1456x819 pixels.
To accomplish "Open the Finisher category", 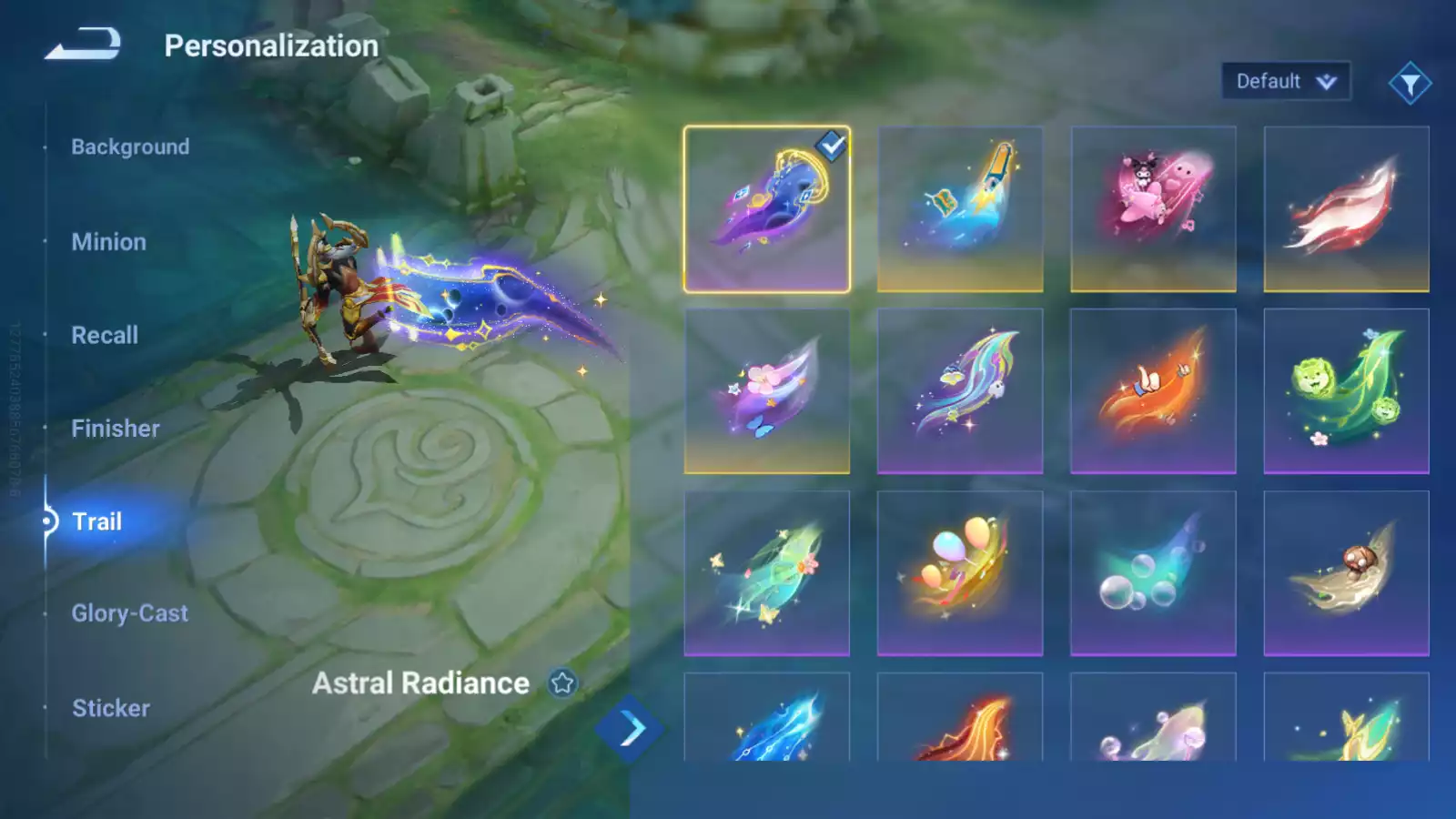I will point(116,429).
